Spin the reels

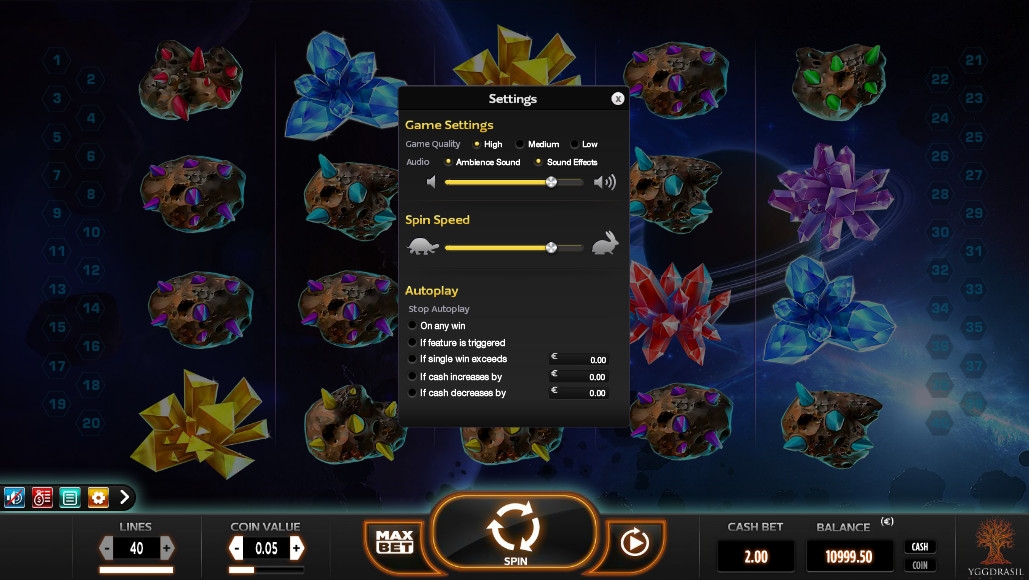[515, 532]
